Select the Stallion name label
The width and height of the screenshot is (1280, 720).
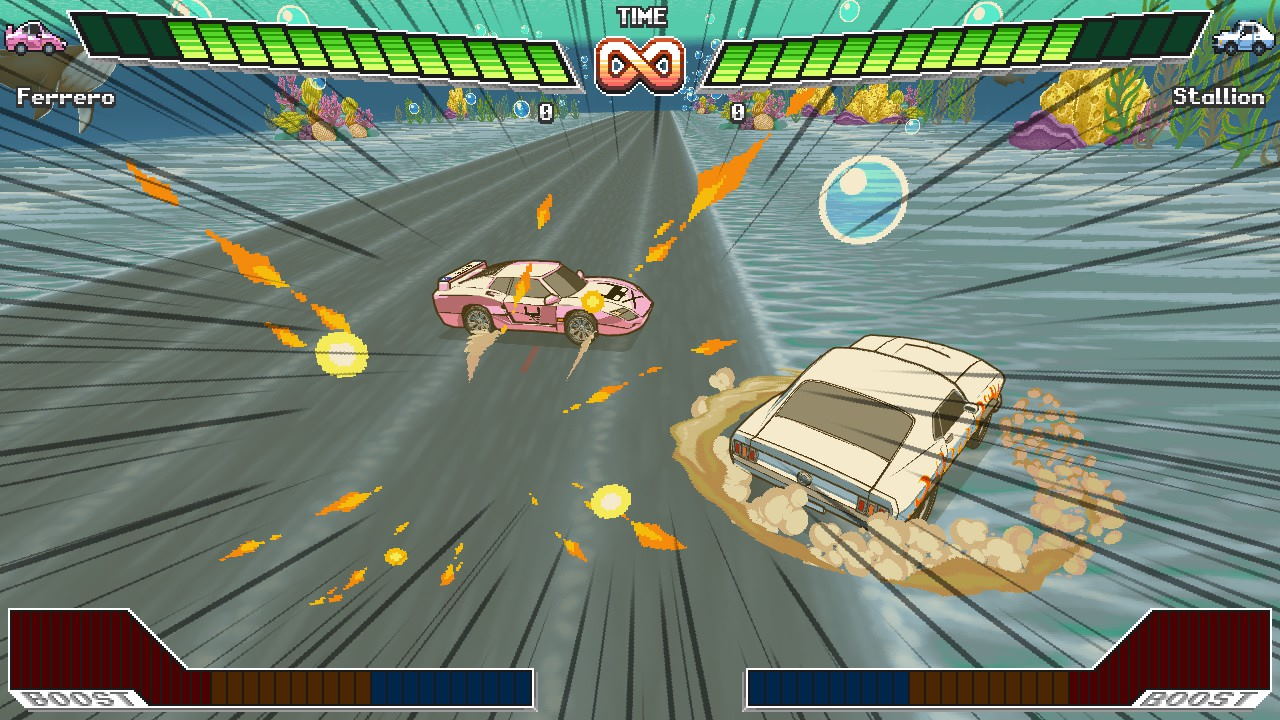pyautogui.click(x=1219, y=98)
